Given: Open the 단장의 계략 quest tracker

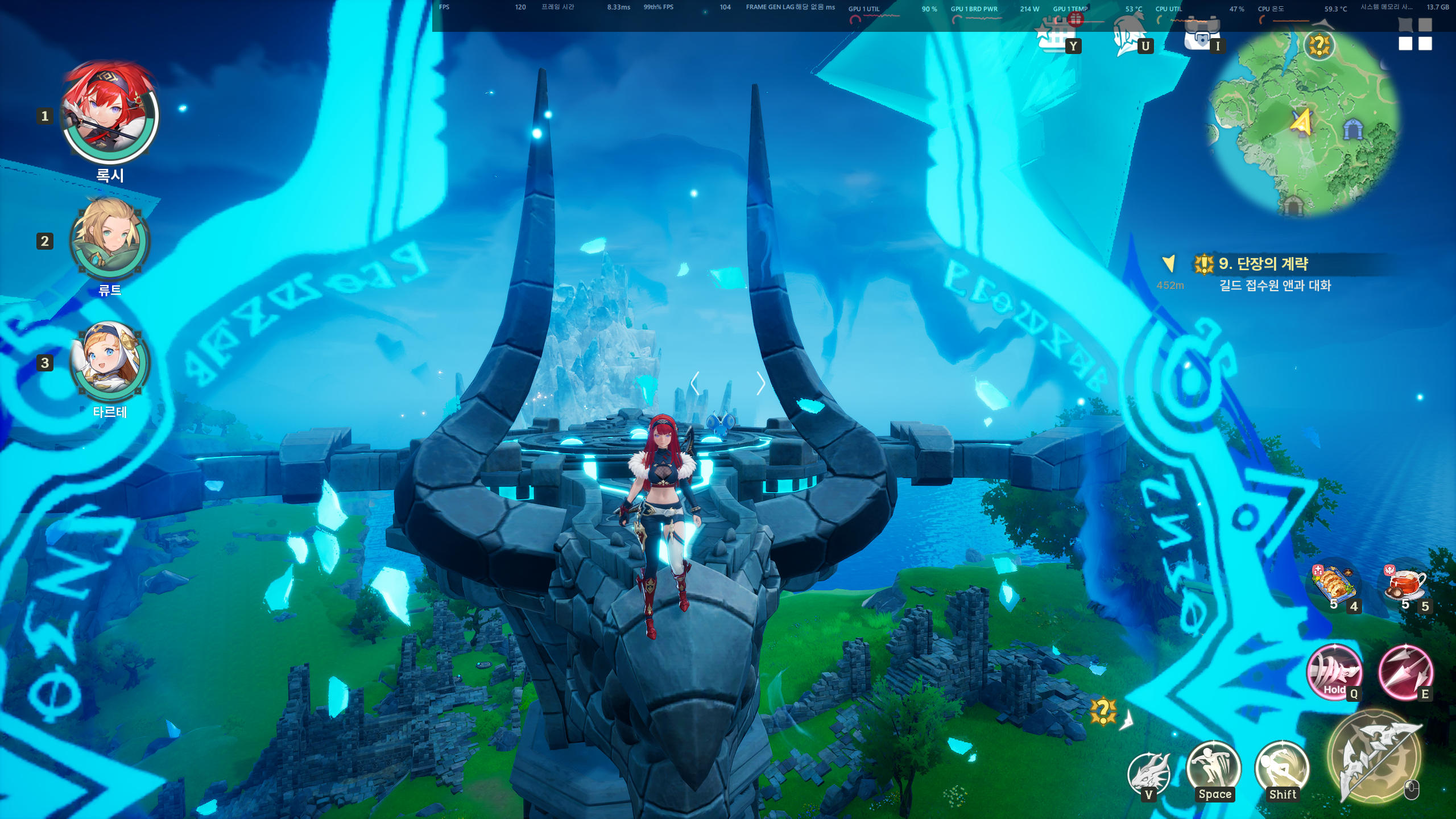Looking at the screenshot, I should [1263, 264].
